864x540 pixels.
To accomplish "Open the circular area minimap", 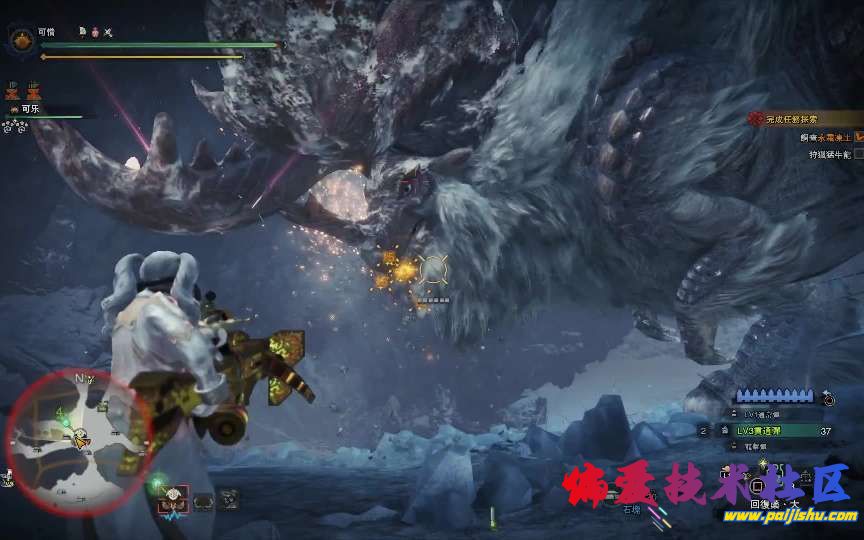I will coord(77,438).
